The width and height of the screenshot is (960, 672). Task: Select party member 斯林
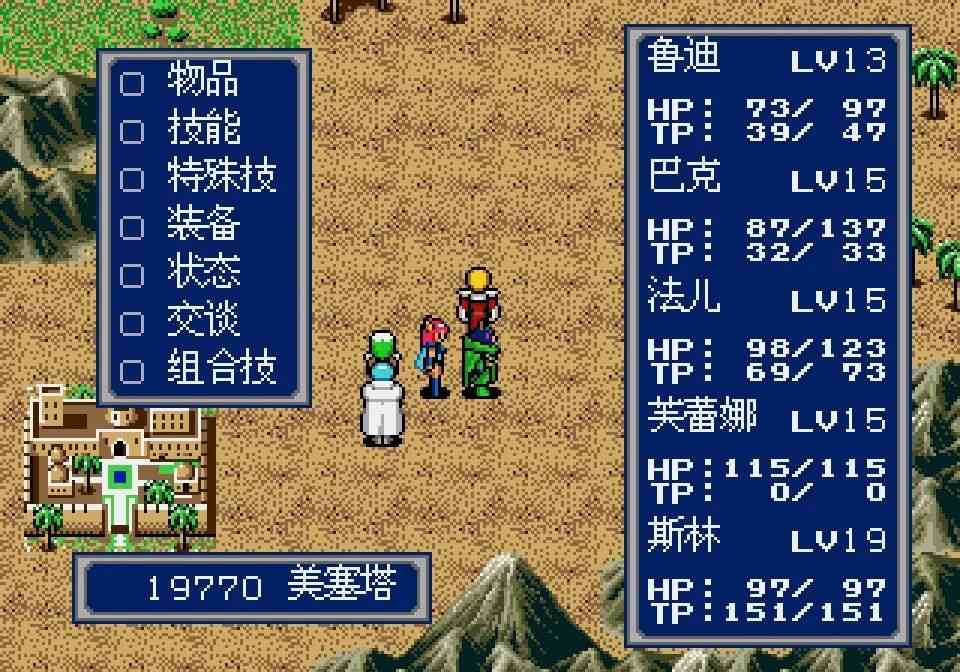tap(684, 537)
